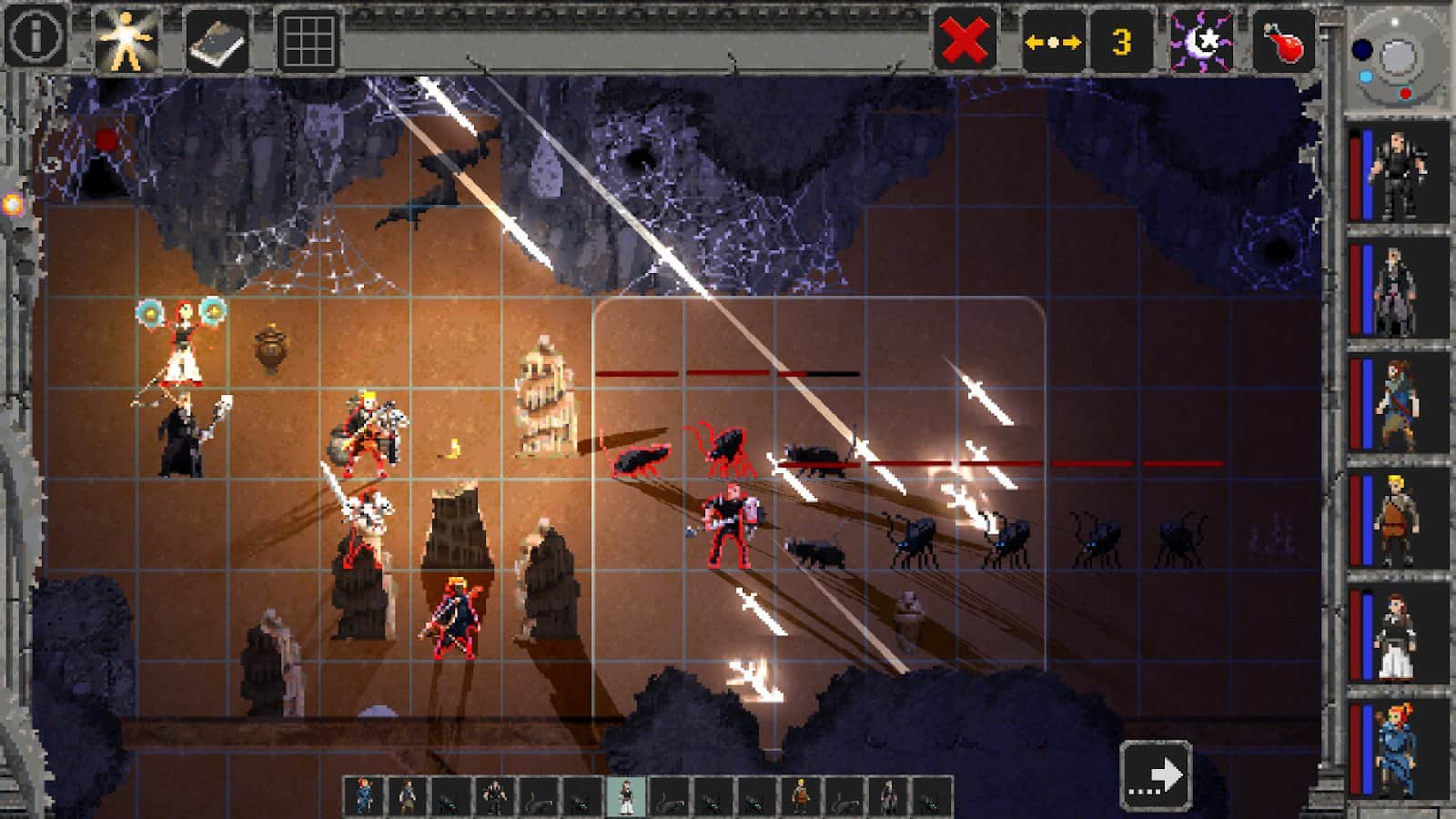Select the grey-robed elder party portrait
Screen dimensions: 1456x819
click(x=1398, y=289)
